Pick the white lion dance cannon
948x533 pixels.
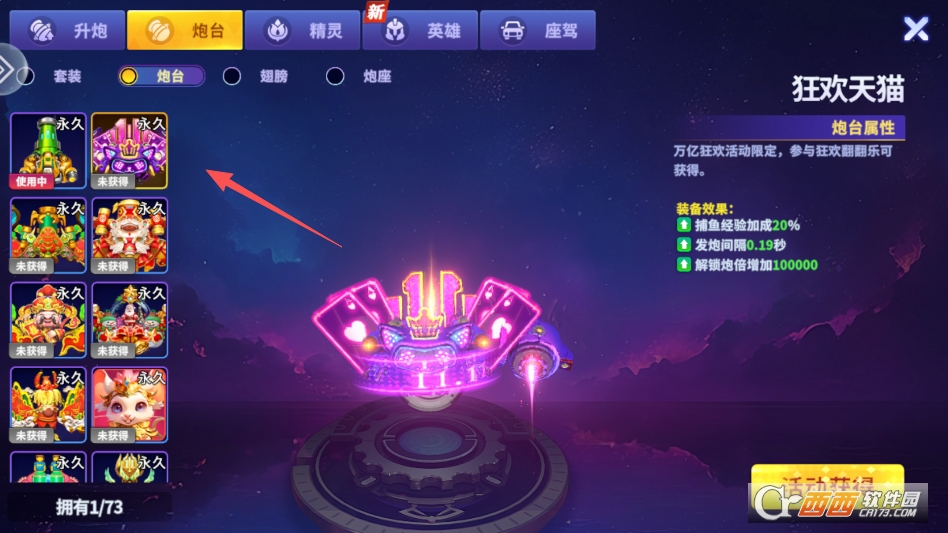[x=130, y=236]
